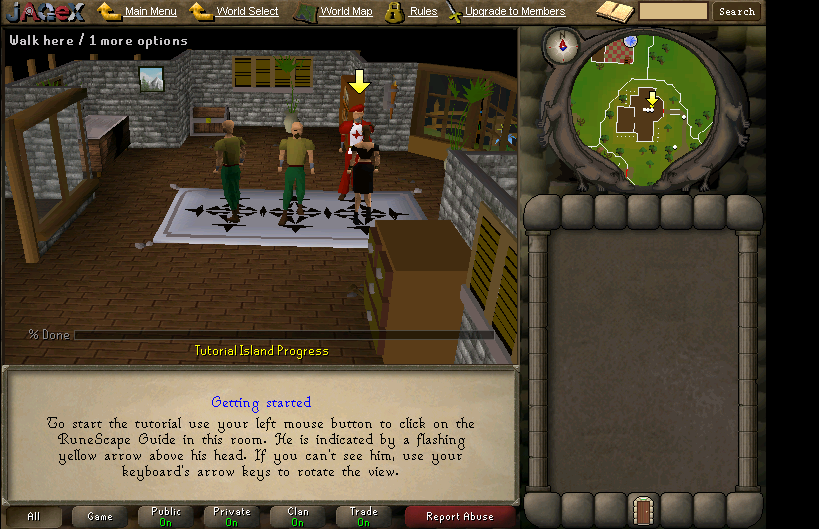Open the Report Abuse form
819x529 pixels.
pyautogui.click(x=460, y=517)
